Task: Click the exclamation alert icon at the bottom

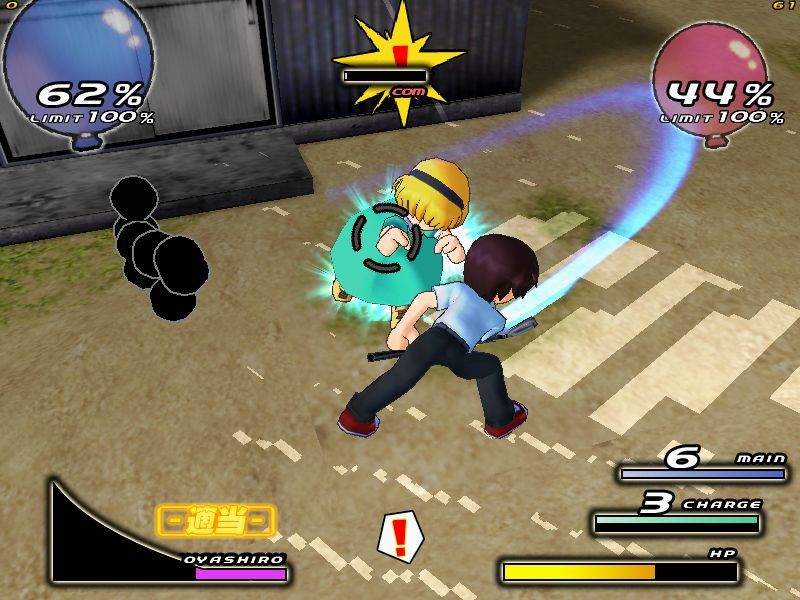Action: coord(401,537)
